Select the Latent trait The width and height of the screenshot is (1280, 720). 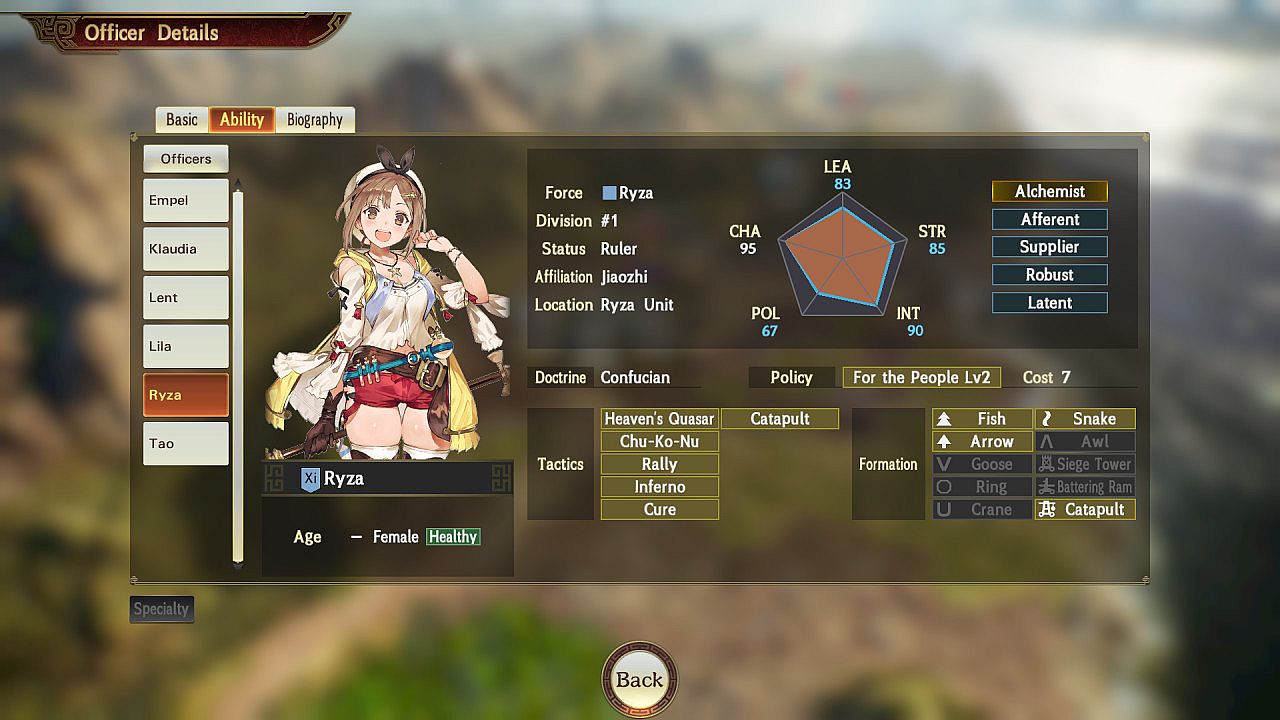pyautogui.click(x=1049, y=303)
